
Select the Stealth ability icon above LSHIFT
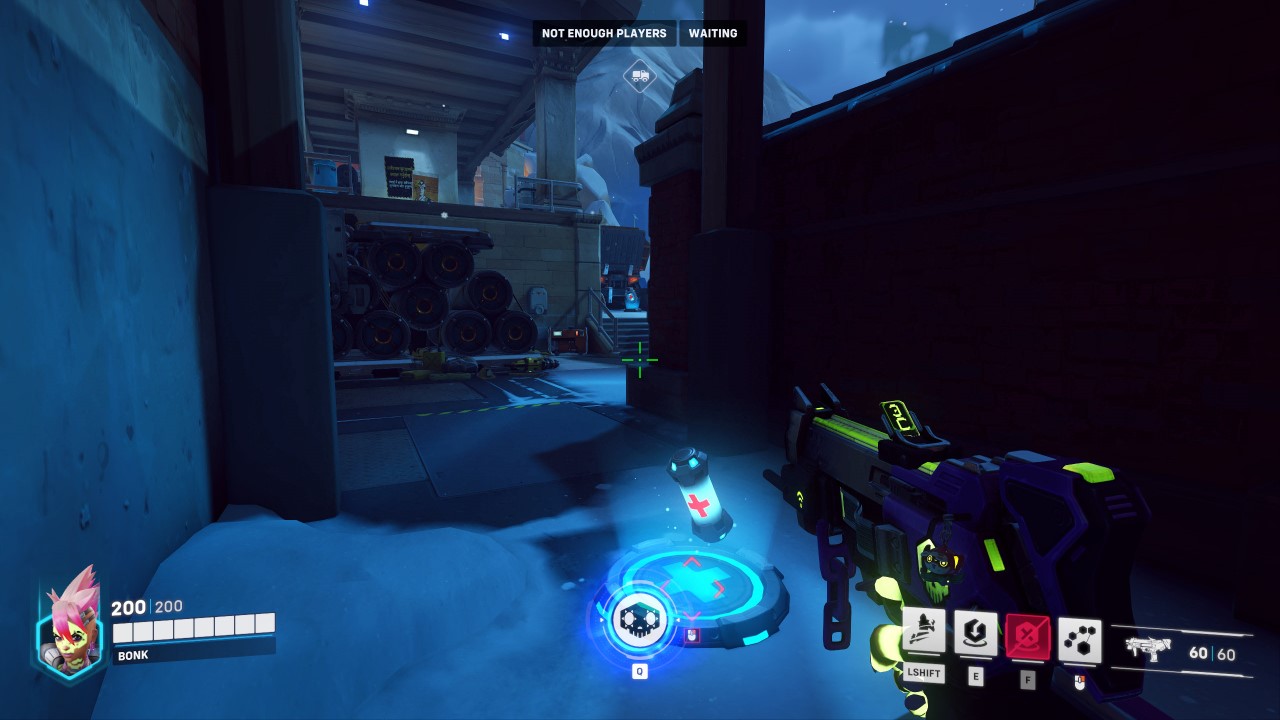(x=923, y=629)
